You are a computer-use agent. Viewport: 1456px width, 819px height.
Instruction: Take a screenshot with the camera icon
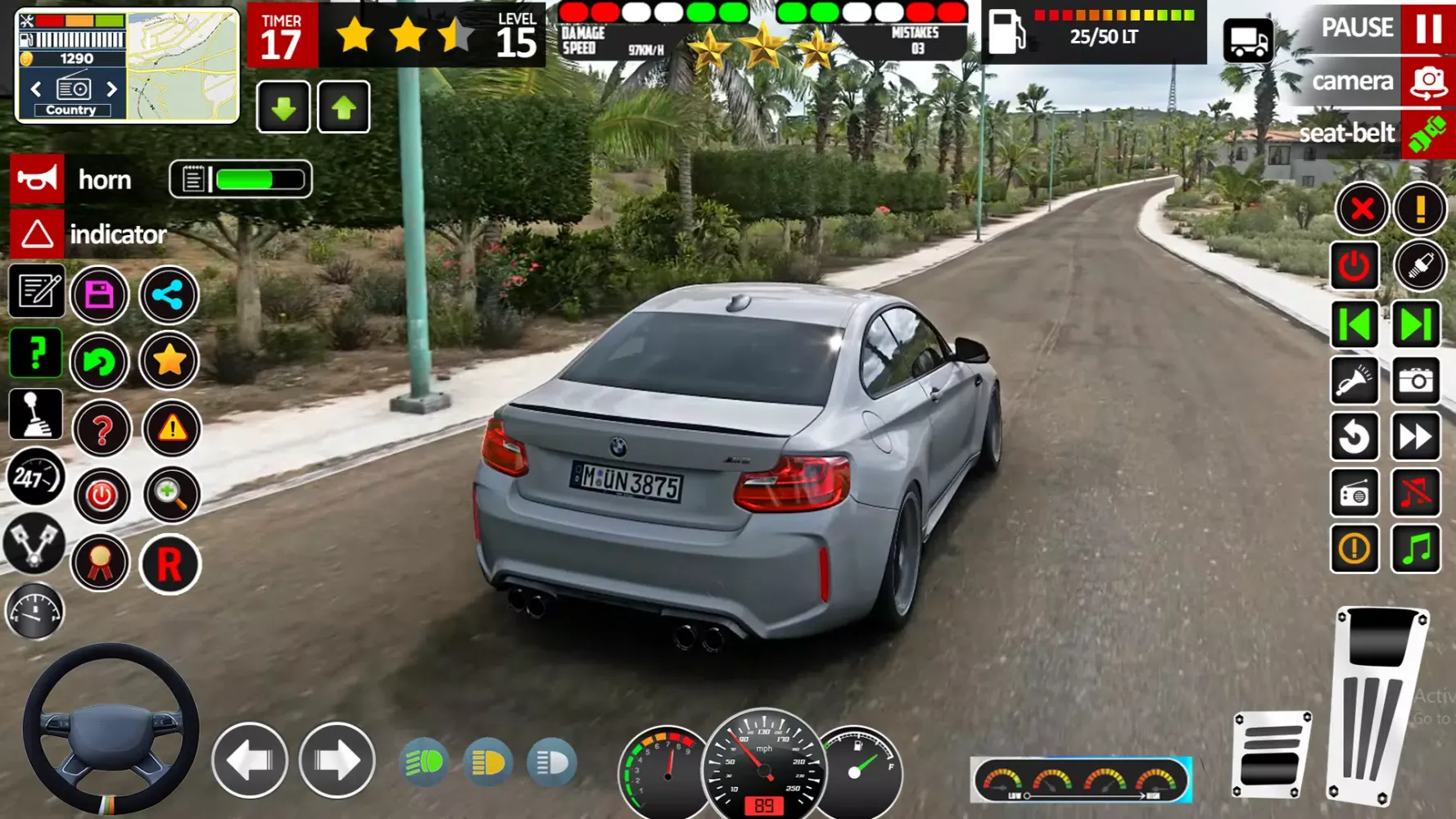[x=1416, y=380]
